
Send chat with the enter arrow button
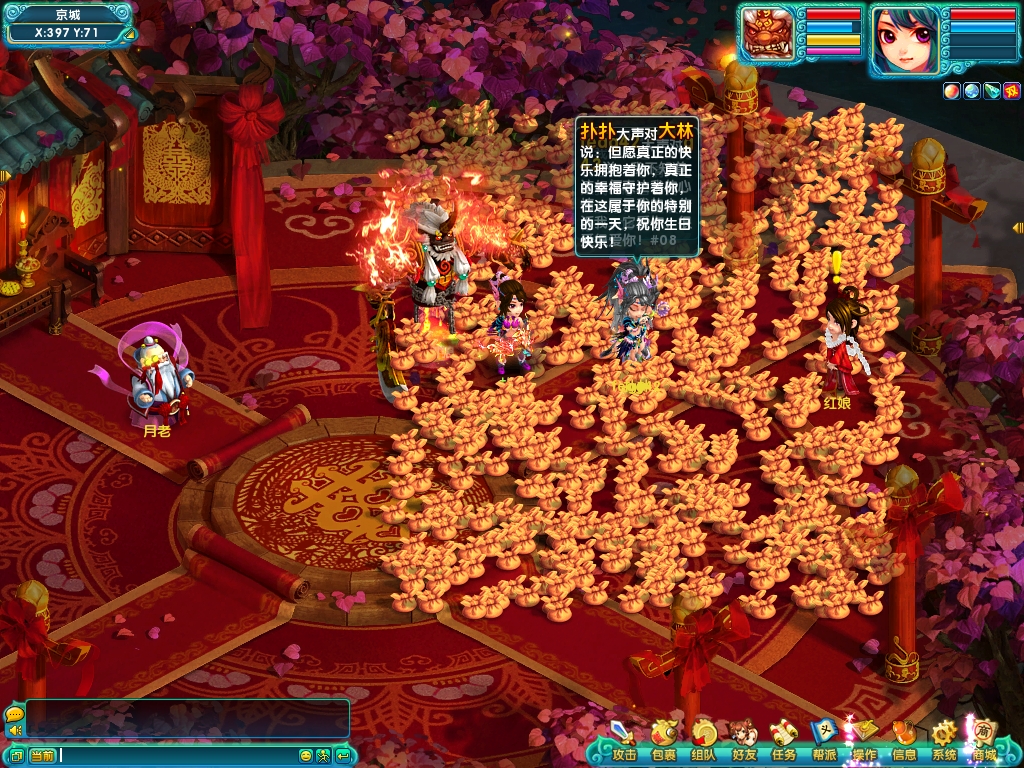pyautogui.click(x=342, y=756)
